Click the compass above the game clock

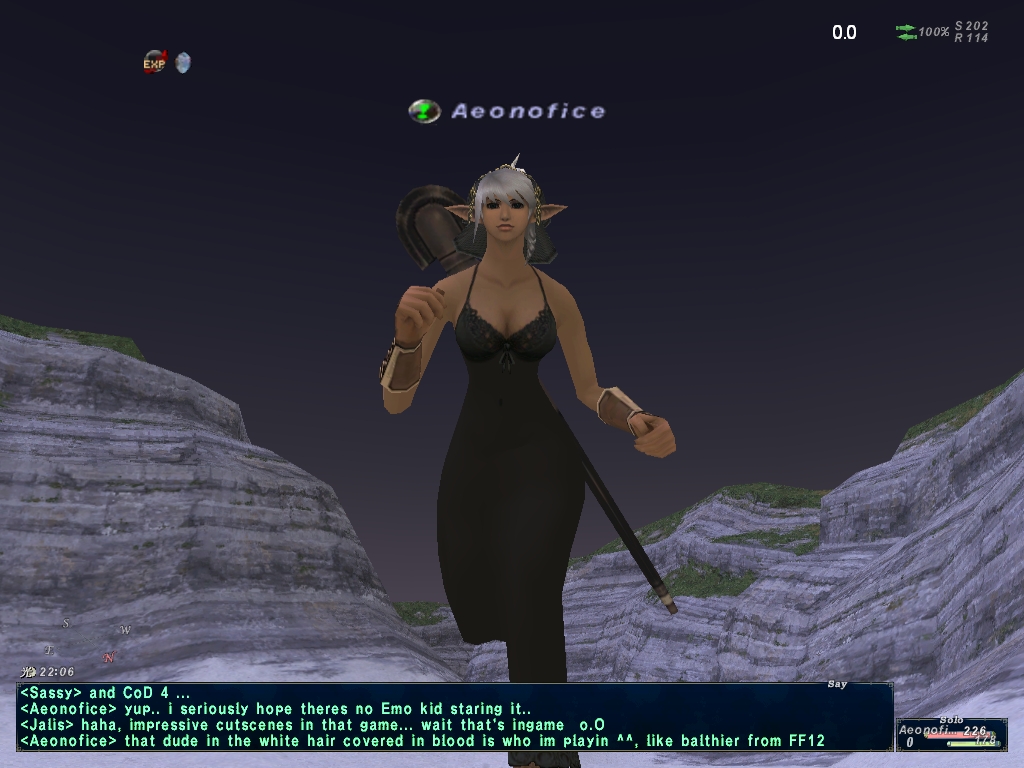click(x=88, y=640)
